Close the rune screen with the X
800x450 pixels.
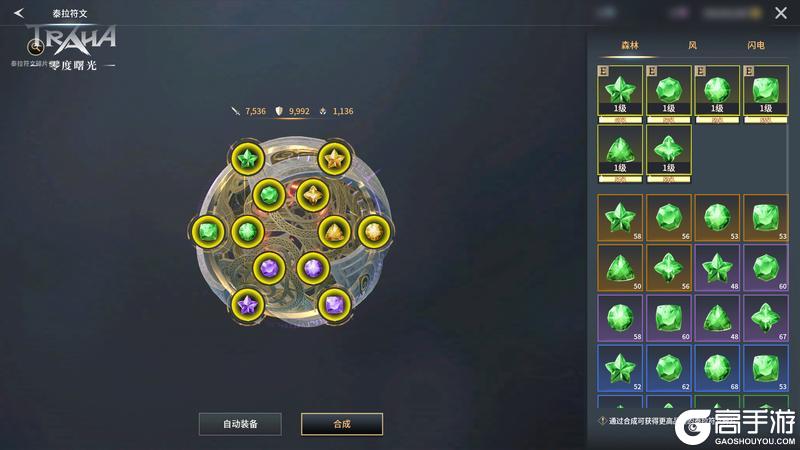781,13
